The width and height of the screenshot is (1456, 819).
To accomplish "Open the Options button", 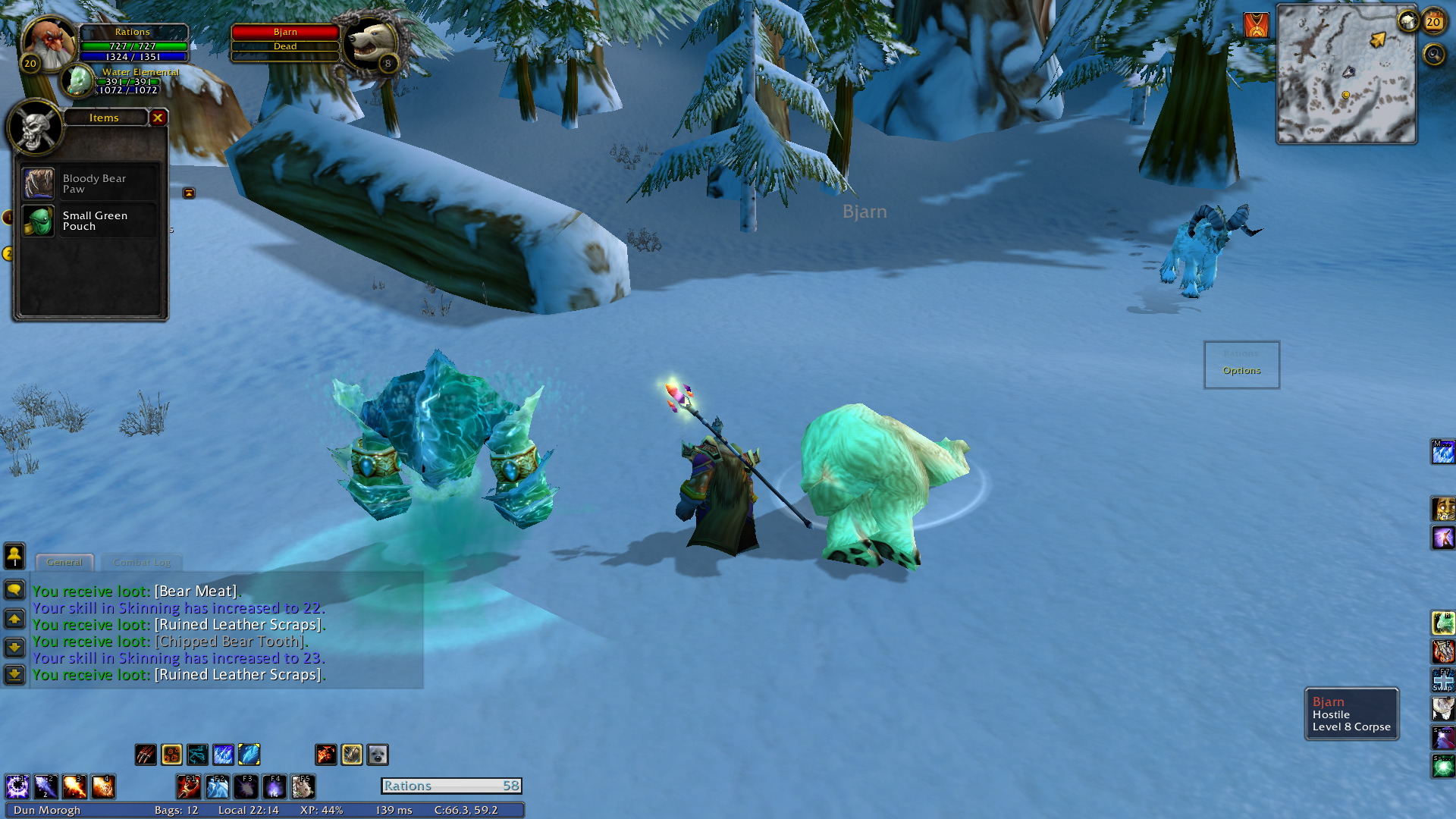I will [x=1241, y=370].
